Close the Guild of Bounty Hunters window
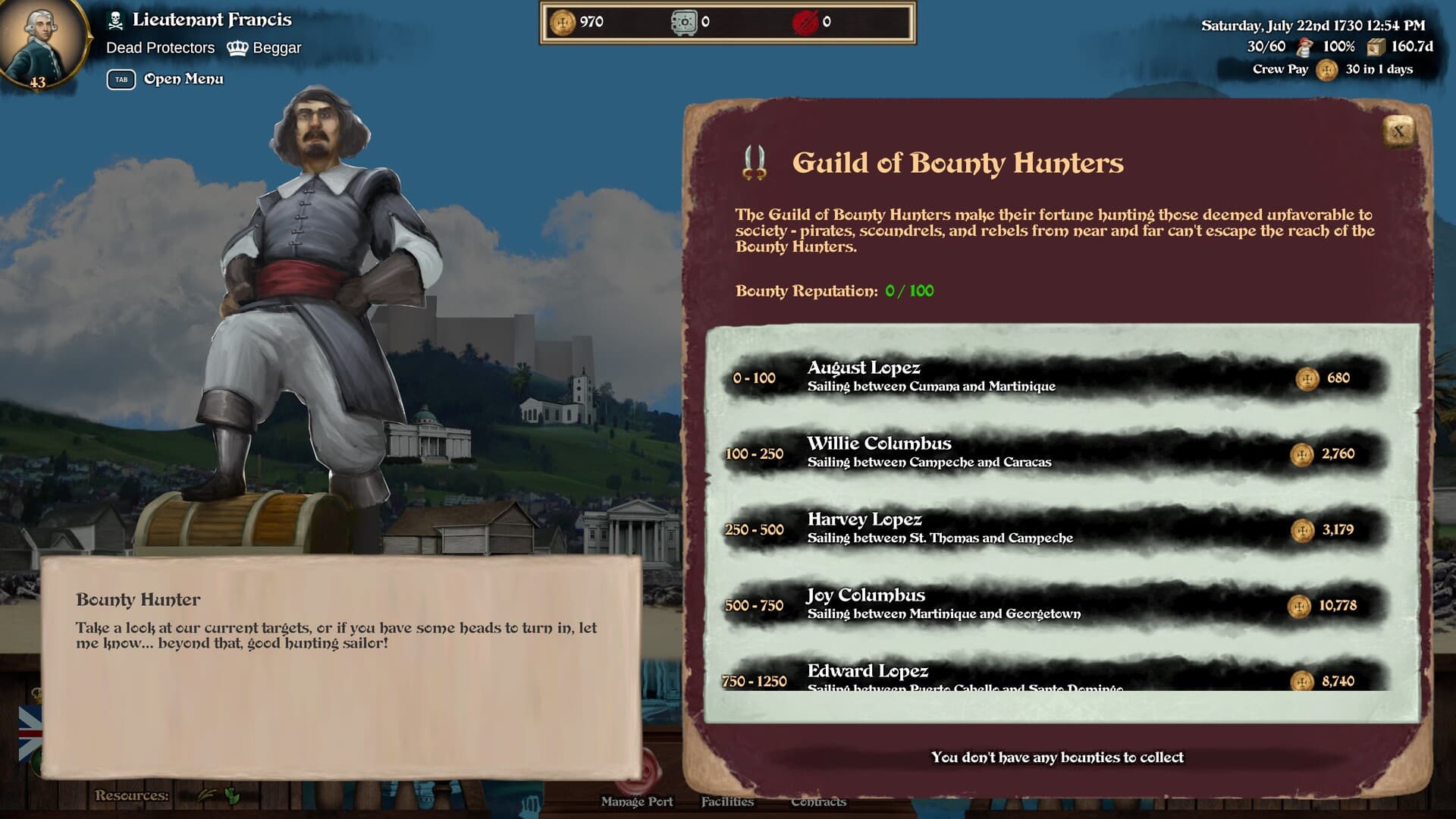The width and height of the screenshot is (1456, 819). [x=1399, y=130]
